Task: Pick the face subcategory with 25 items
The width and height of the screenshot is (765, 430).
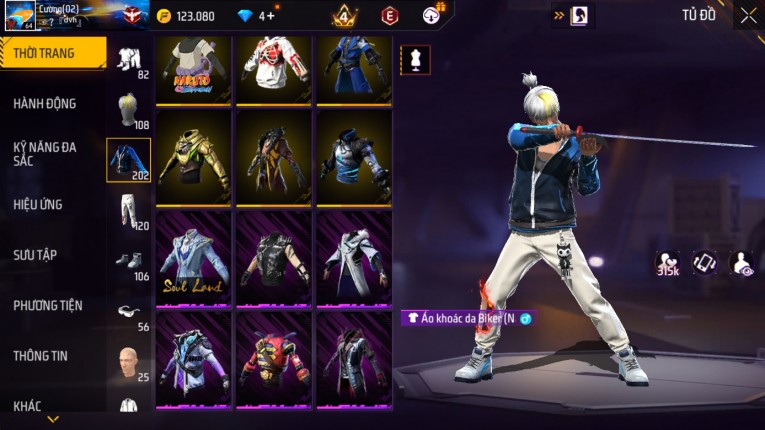Action: click(x=129, y=360)
